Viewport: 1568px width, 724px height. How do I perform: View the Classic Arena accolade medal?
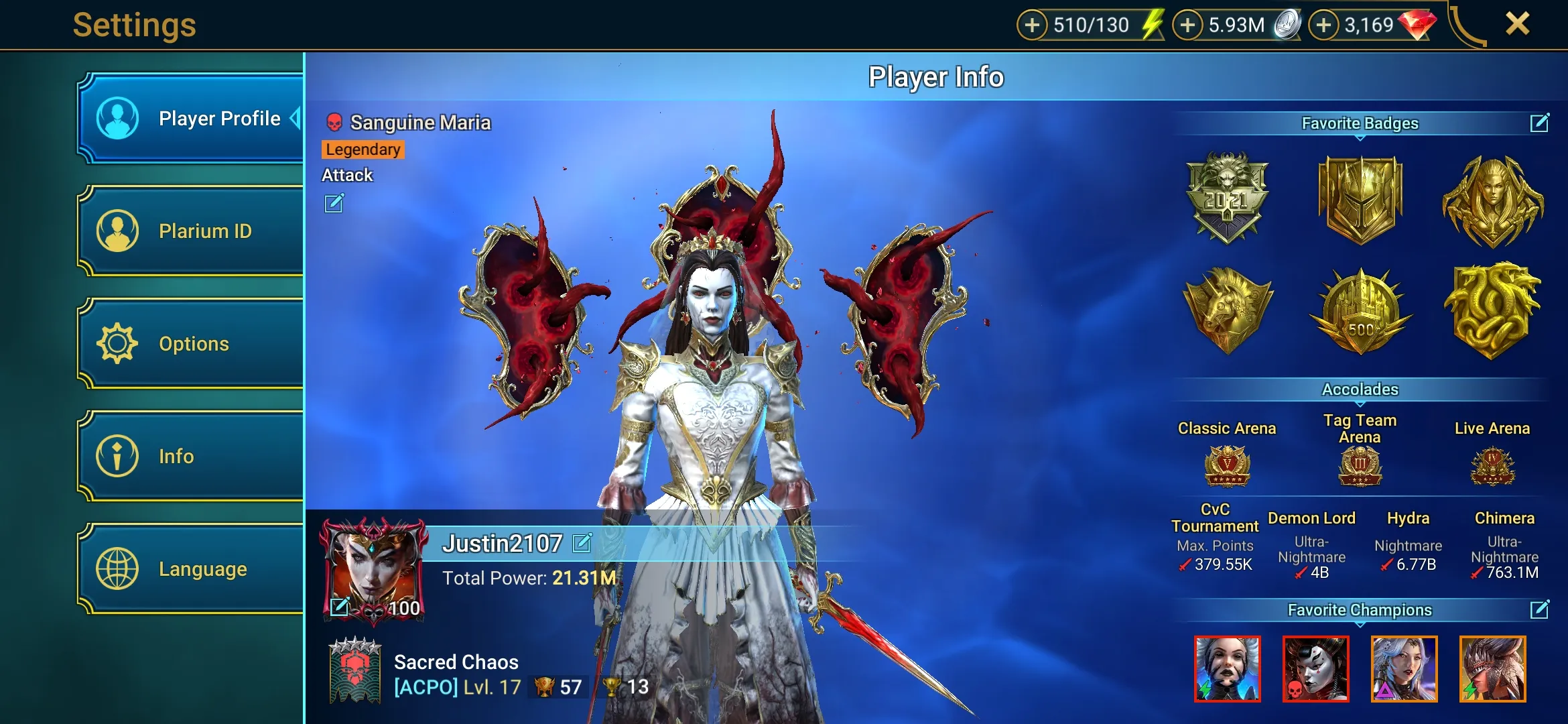[1227, 466]
